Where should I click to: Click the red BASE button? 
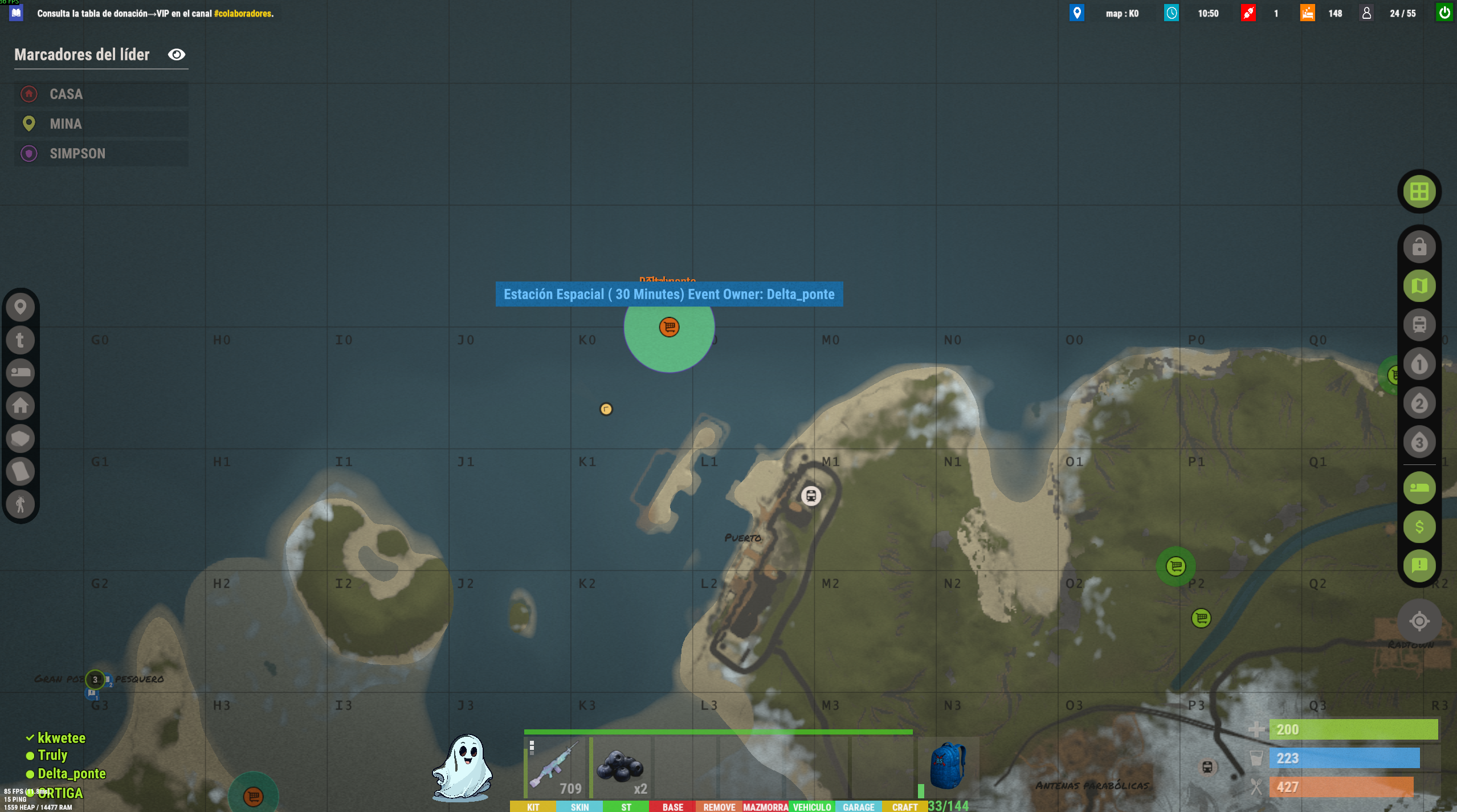(672, 806)
